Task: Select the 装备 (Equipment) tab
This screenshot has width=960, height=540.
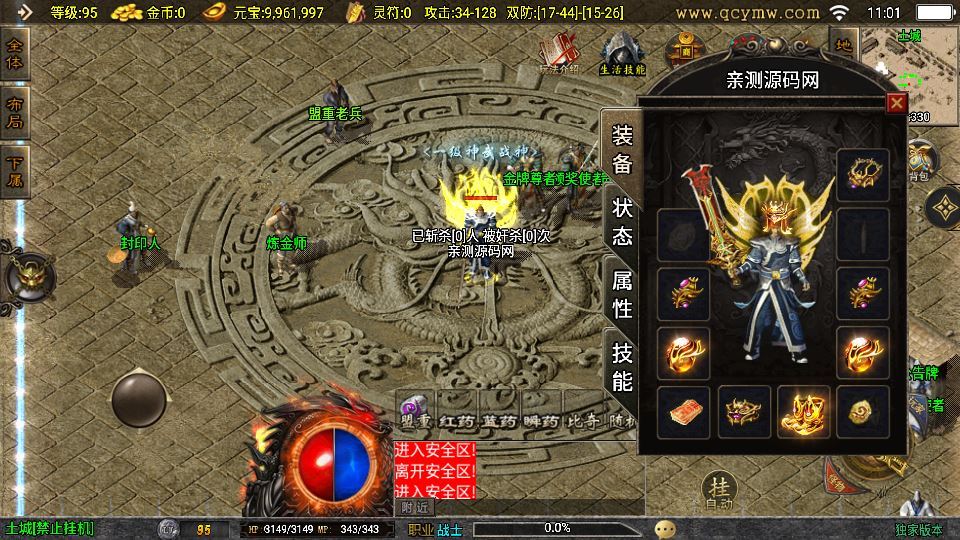Action: click(x=622, y=150)
